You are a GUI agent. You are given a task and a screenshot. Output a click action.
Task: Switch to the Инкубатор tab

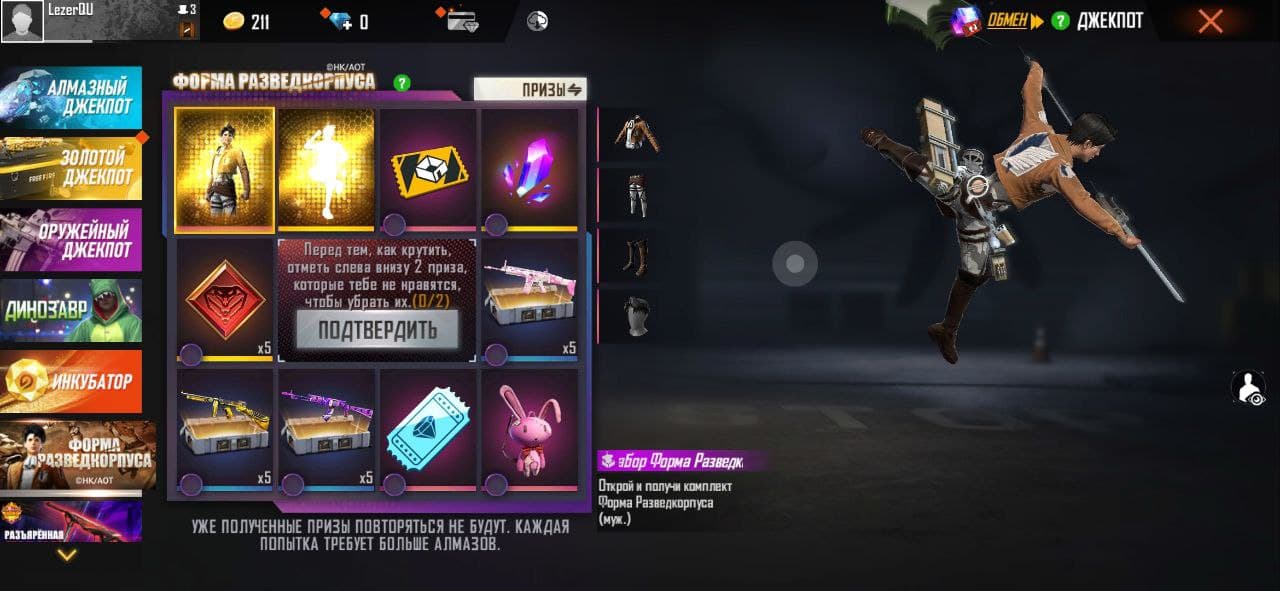(x=71, y=381)
